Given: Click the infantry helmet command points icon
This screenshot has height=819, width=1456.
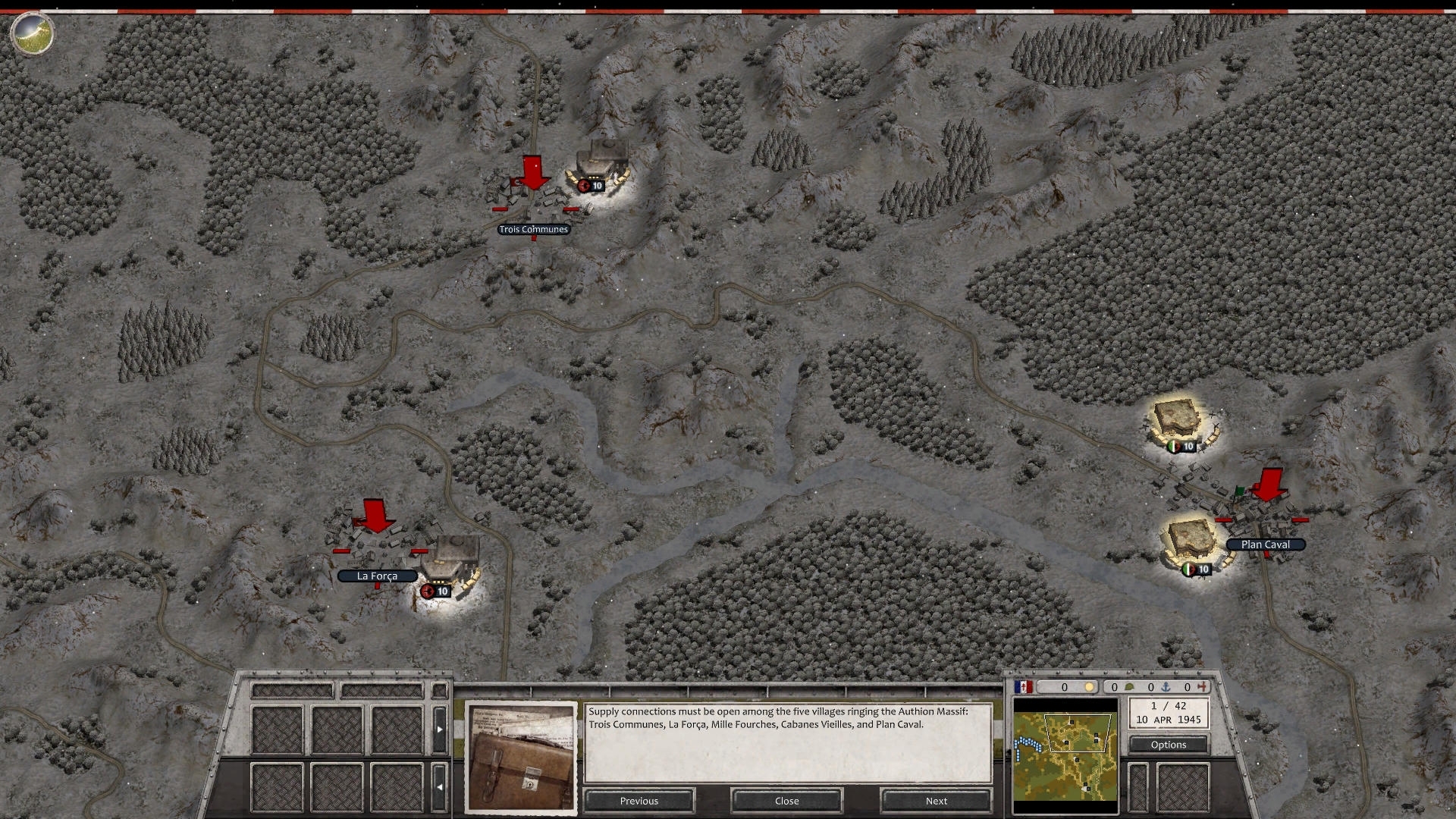Looking at the screenshot, I should click(1131, 686).
